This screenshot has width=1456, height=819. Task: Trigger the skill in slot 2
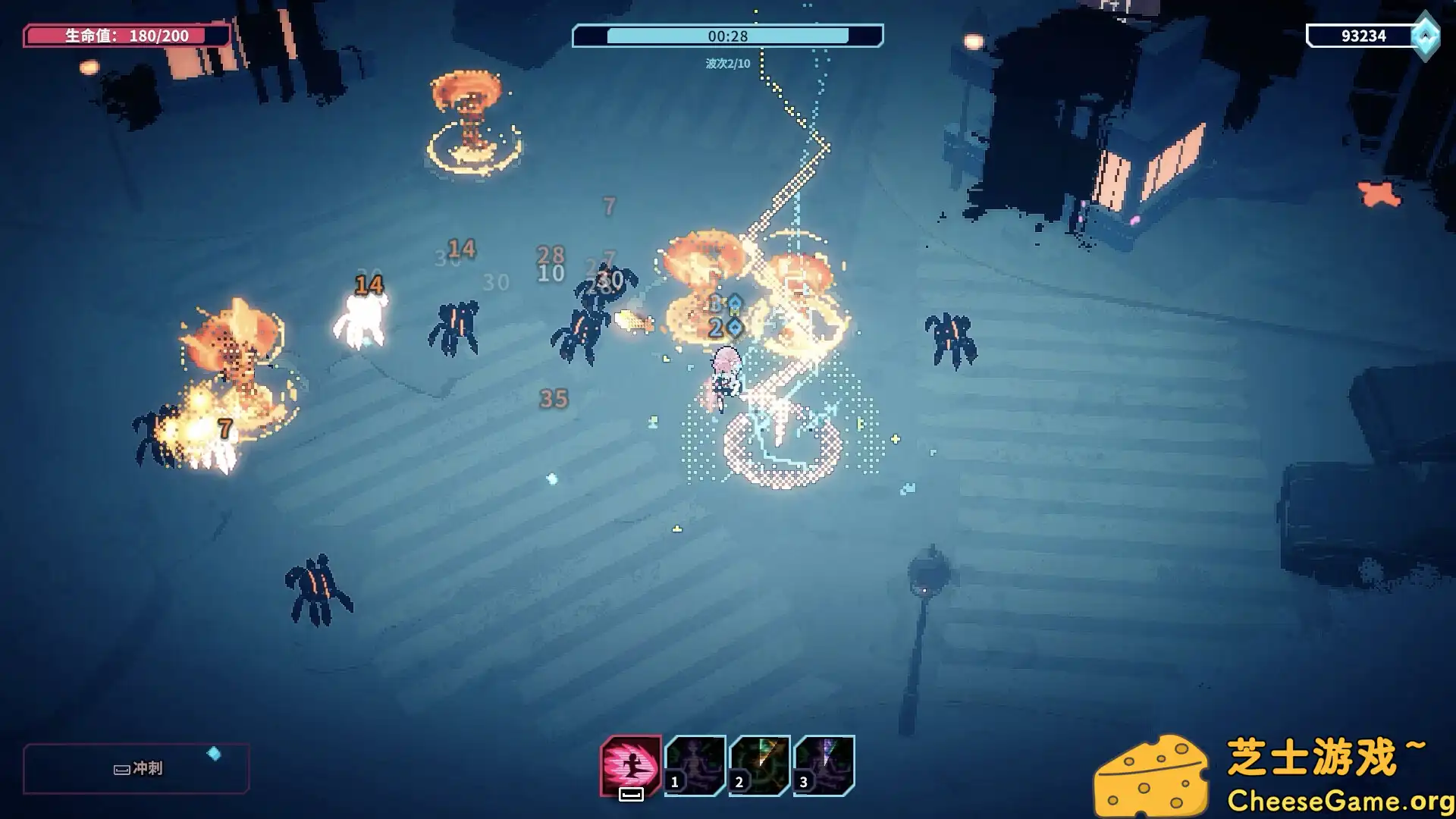(x=759, y=764)
